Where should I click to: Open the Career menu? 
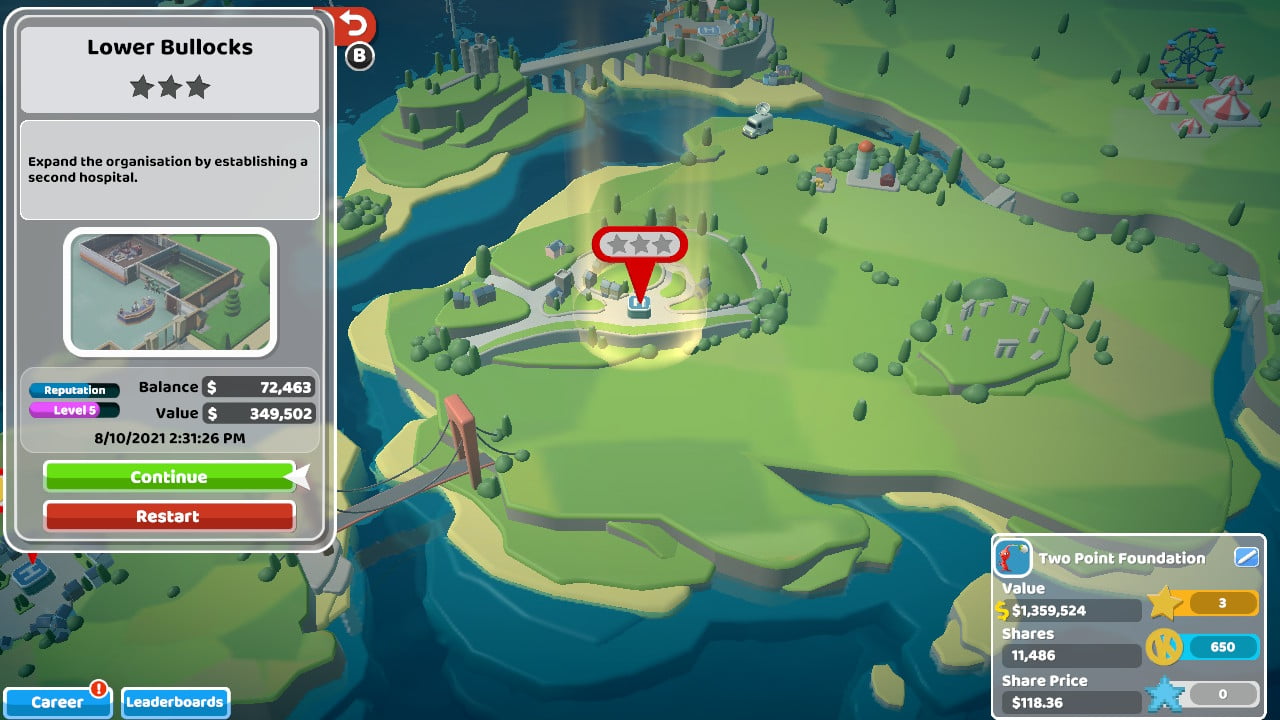pos(56,702)
